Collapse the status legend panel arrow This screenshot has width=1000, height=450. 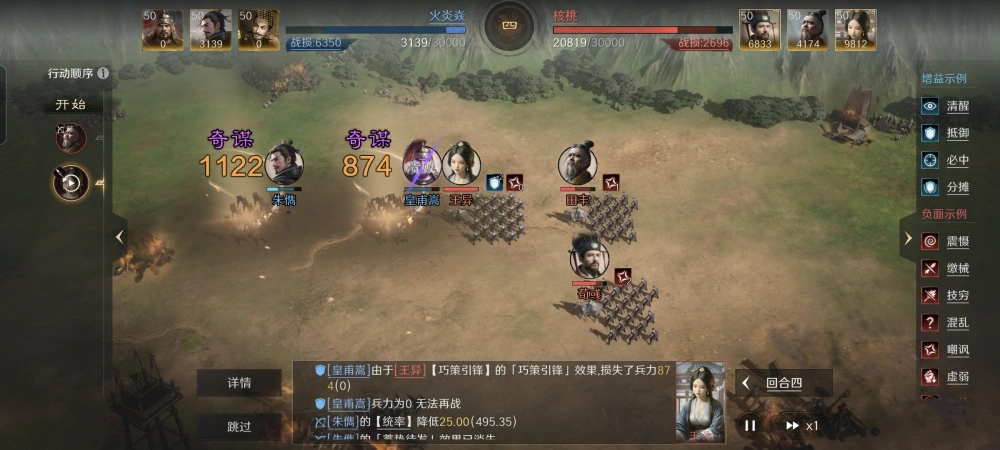pos(907,238)
